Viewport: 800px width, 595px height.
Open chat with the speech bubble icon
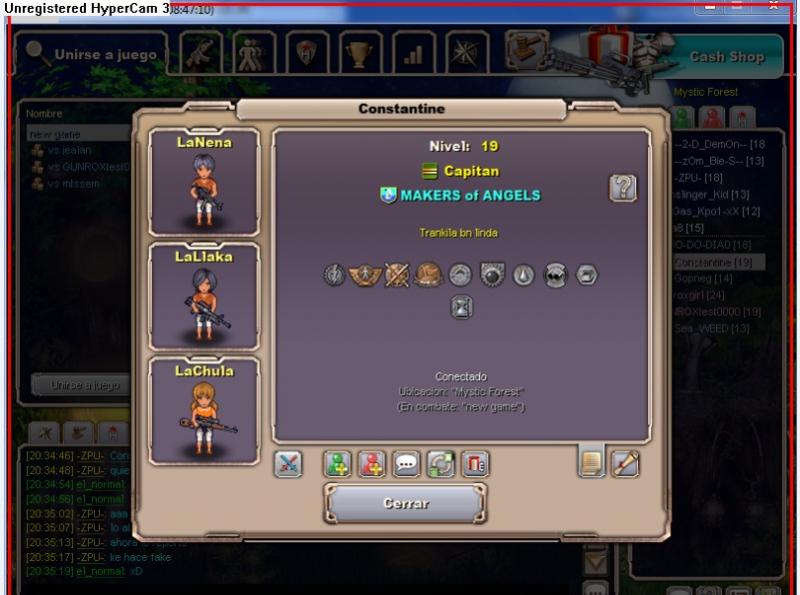click(406, 464)
